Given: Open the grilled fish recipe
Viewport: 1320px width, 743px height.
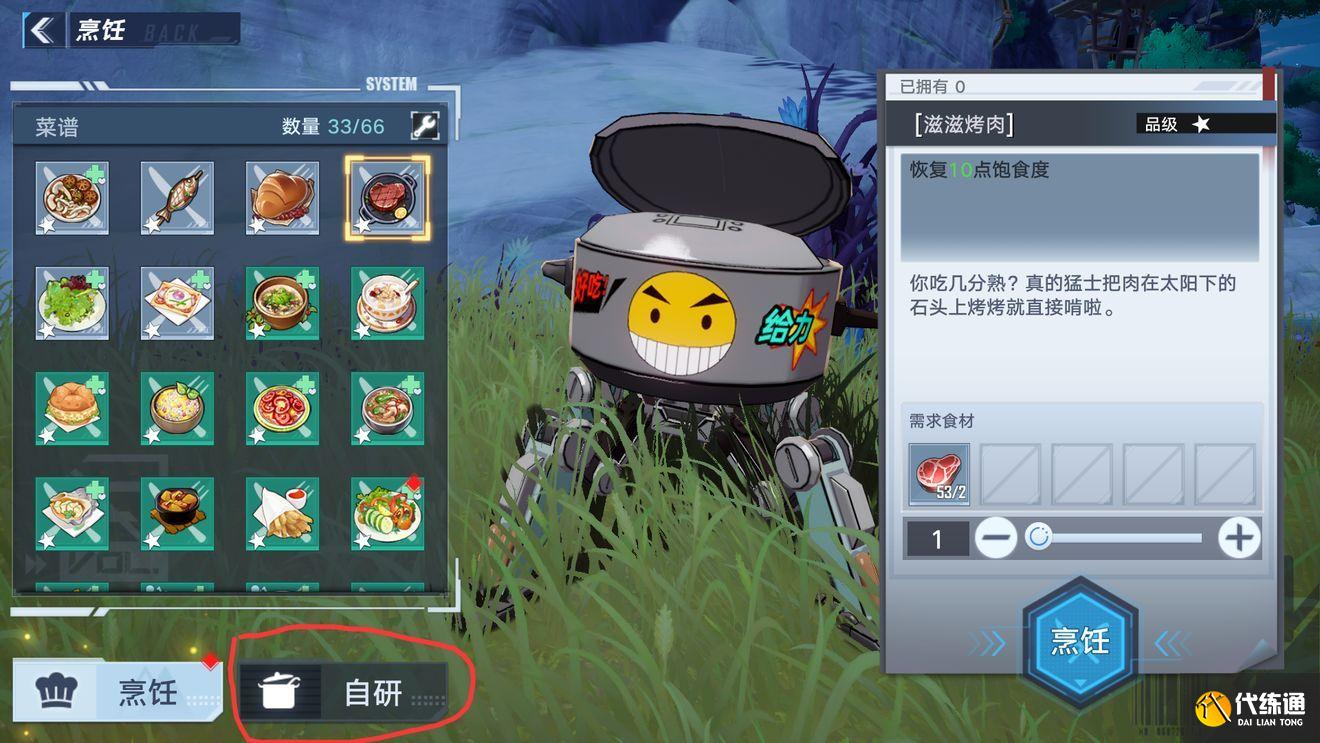Looking at the screenshot, I should [177, 197].
